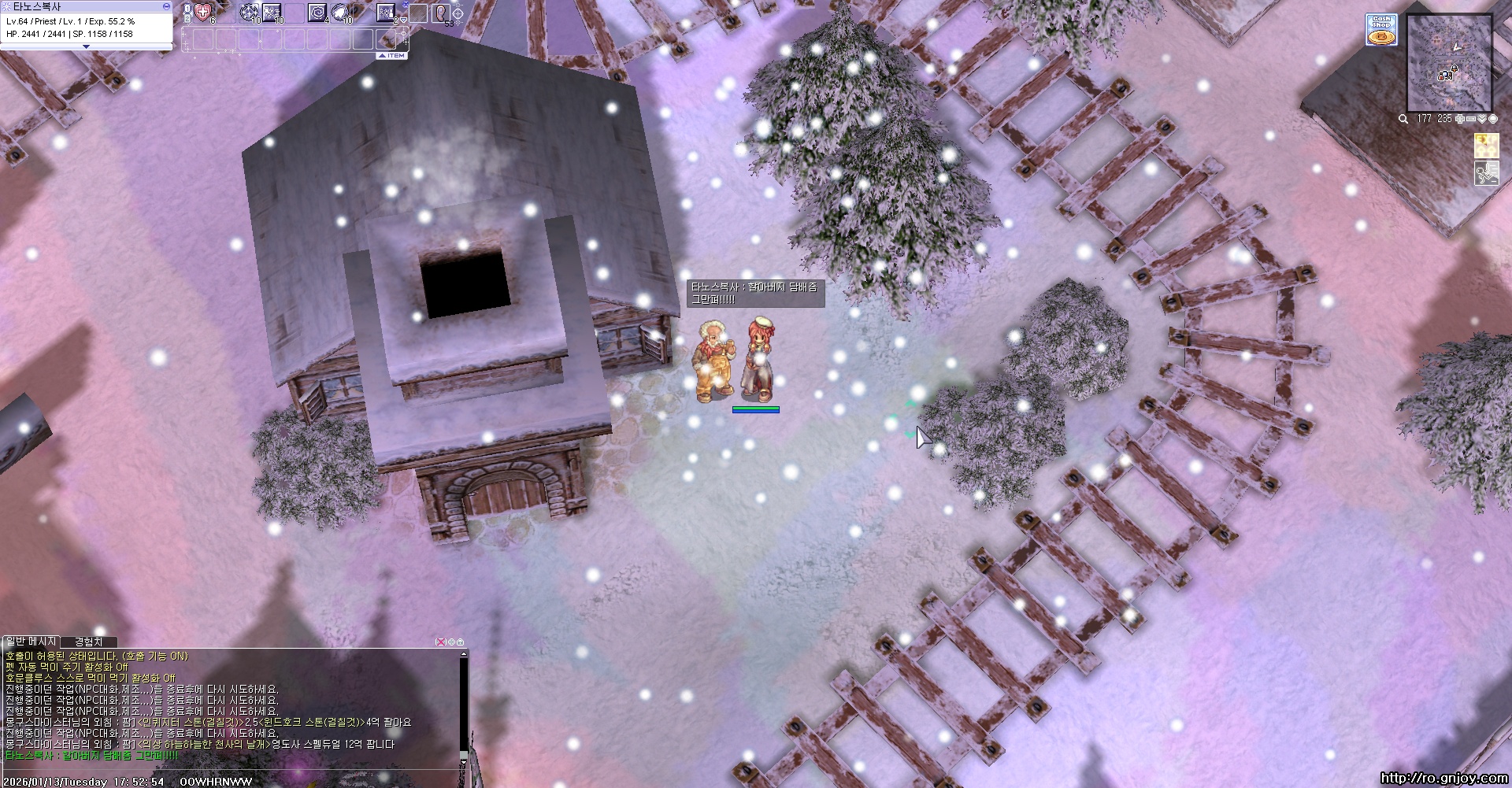Activate the Heal skill with heart icon
Image resolution: width=1512 pixels, height=788 pixels.
coord(203,12)
